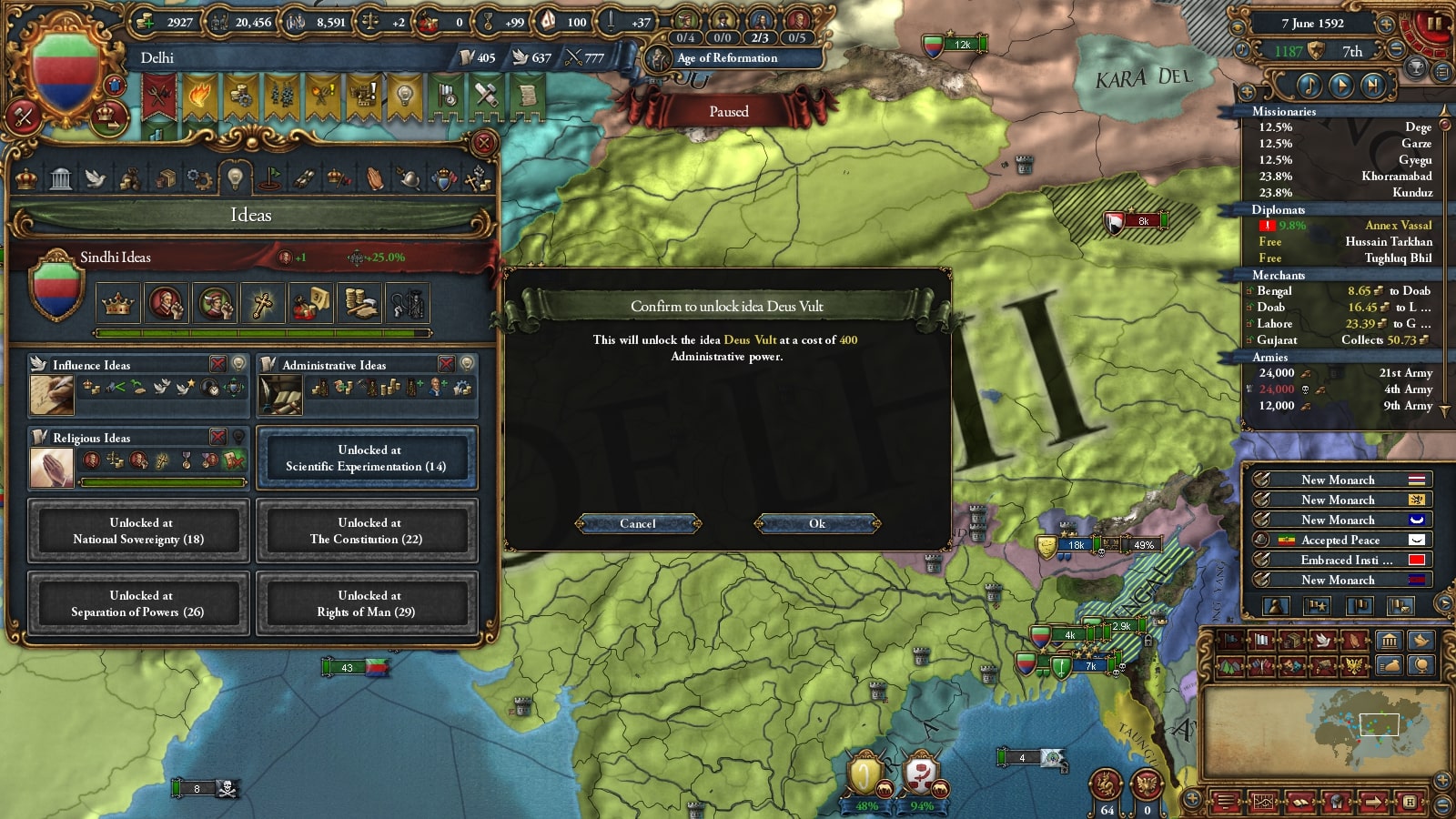This screenshot has width=1456, height=819.
Task: Click the world minimap
Action: coord(1324,726)
